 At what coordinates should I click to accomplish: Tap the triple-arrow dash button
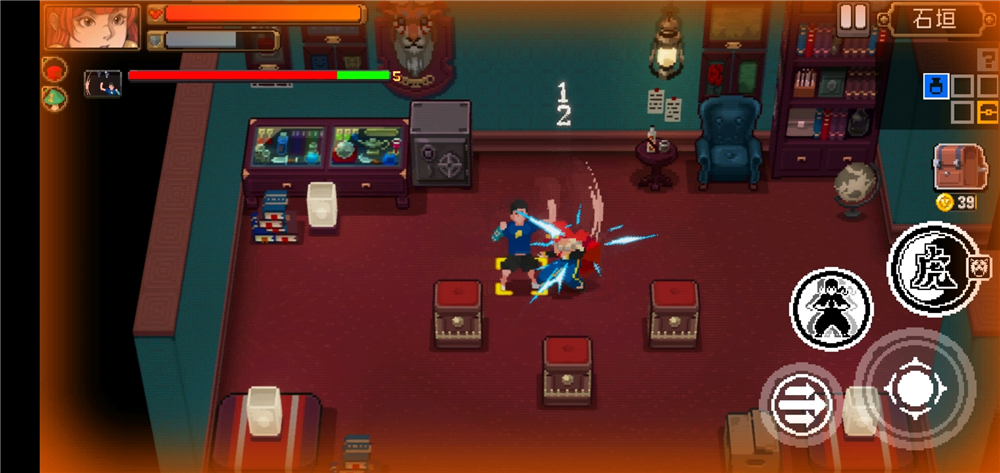point(801,405)
